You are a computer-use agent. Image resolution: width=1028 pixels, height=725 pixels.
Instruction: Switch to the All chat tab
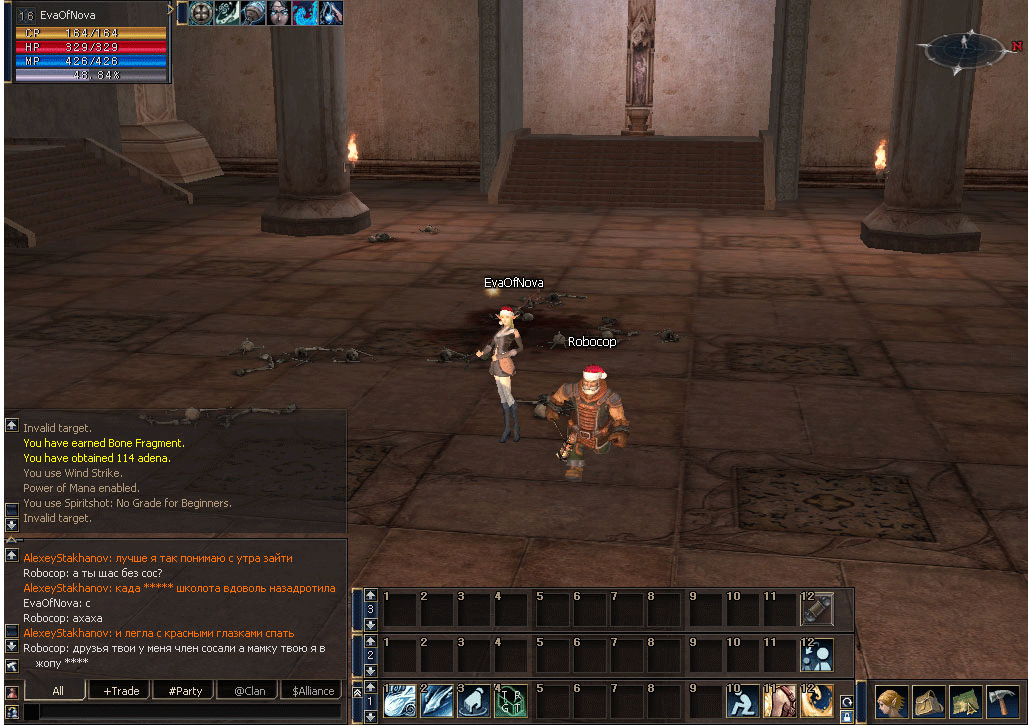58,690
